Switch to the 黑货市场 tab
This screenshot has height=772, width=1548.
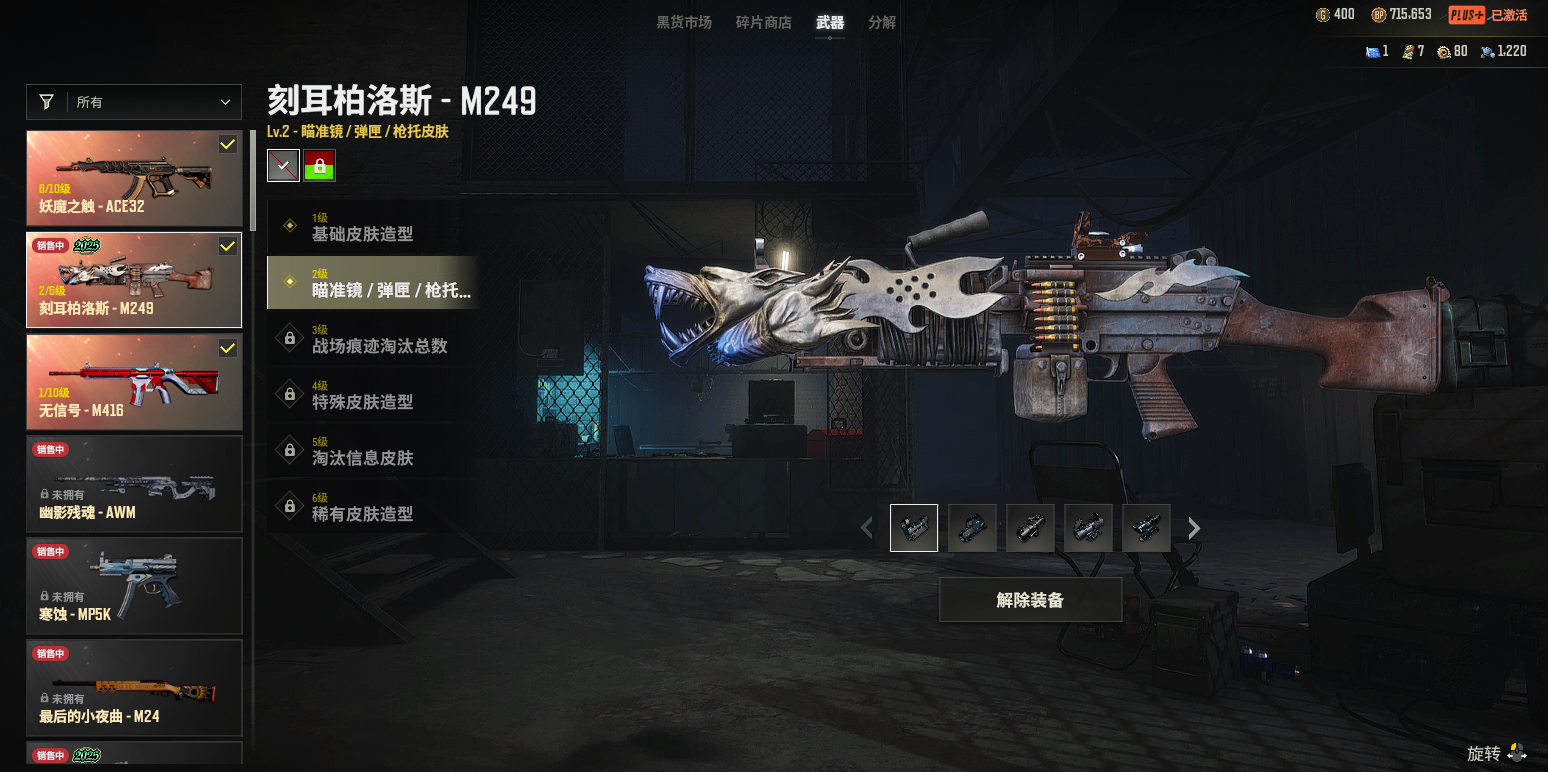(684, 22)
